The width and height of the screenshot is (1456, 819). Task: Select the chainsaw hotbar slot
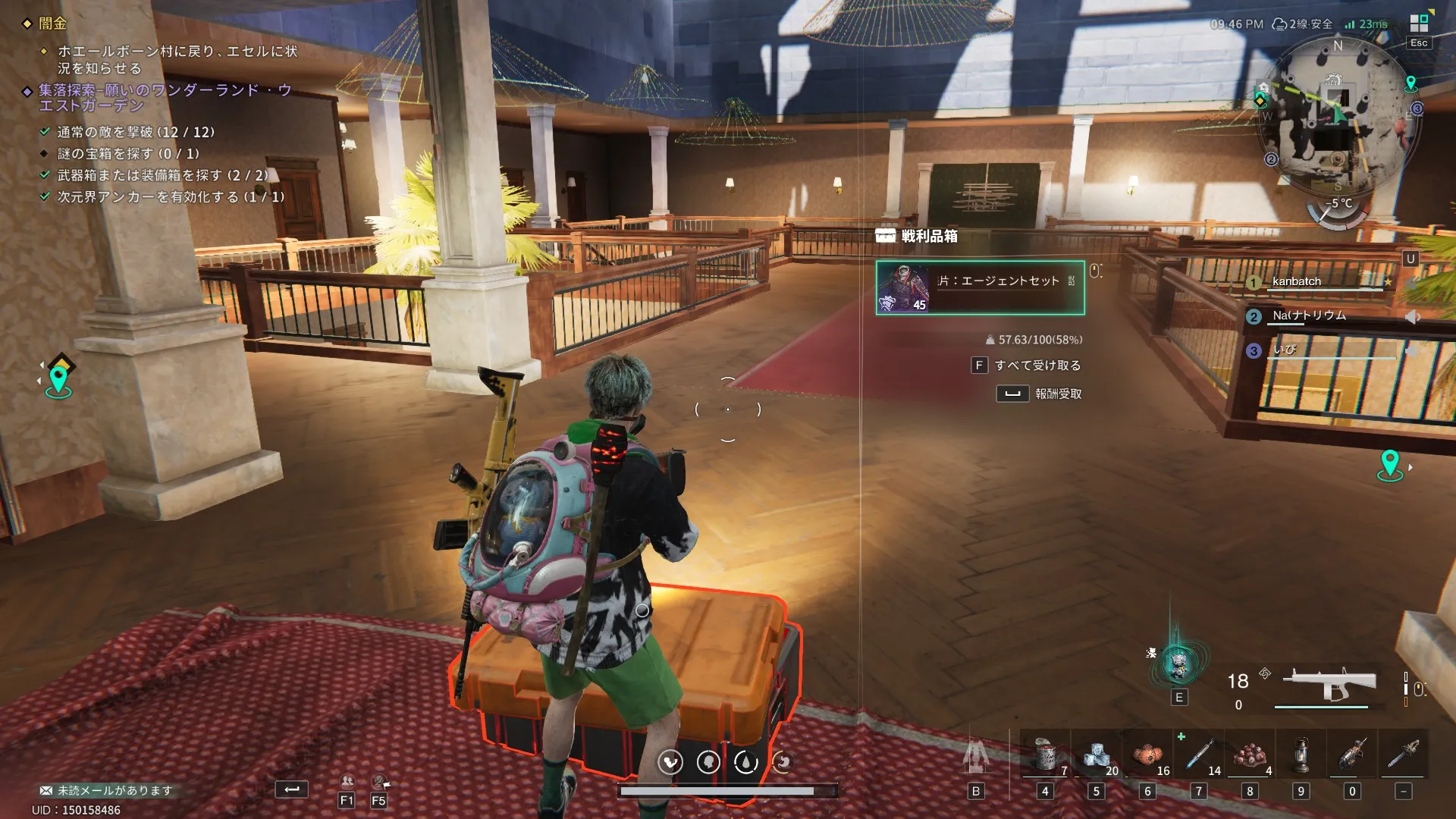click(1404, 756)
